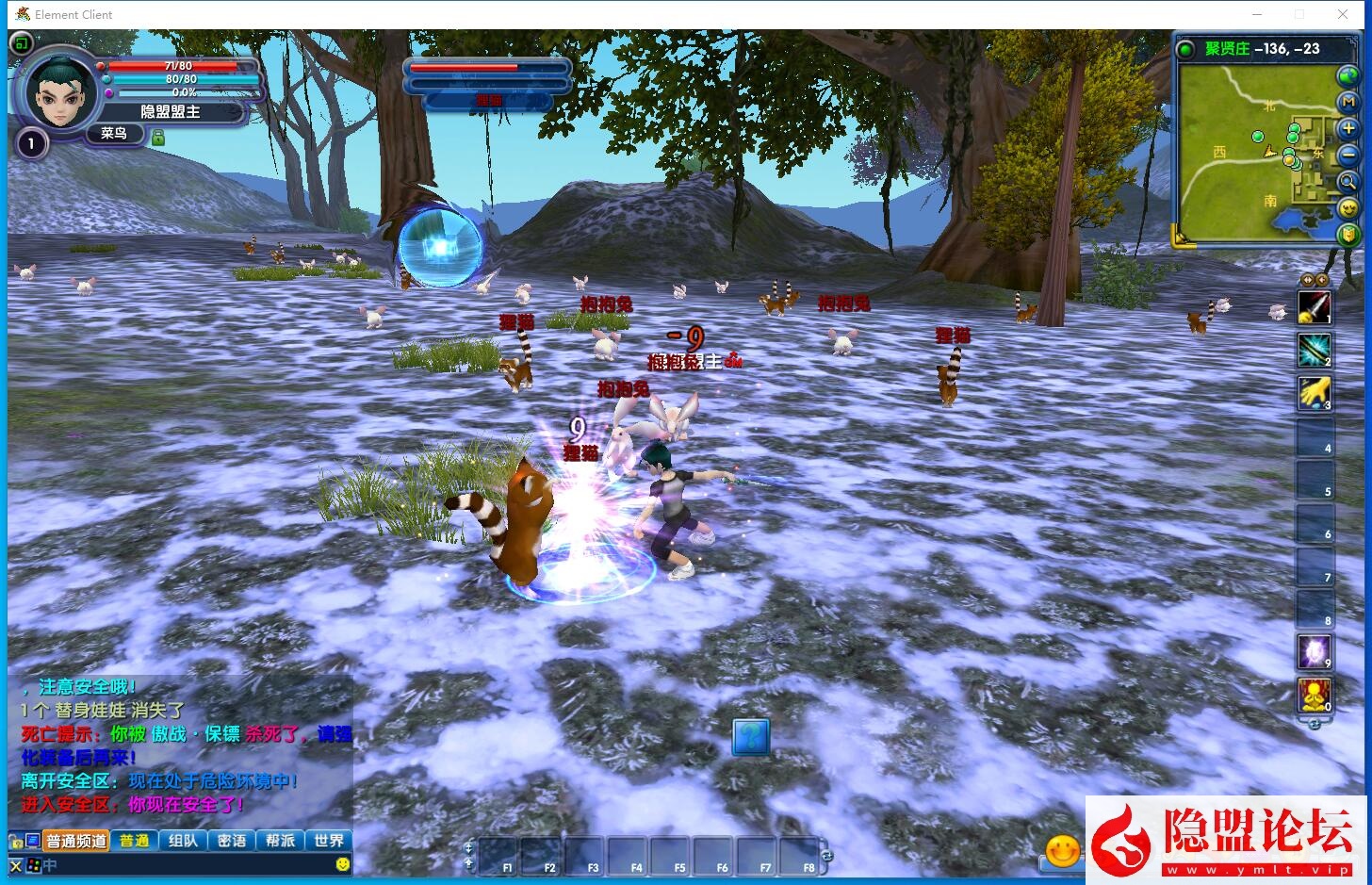
Task: Activate the sword attack skill in slot 1
Action: [x=1315, y=307]
